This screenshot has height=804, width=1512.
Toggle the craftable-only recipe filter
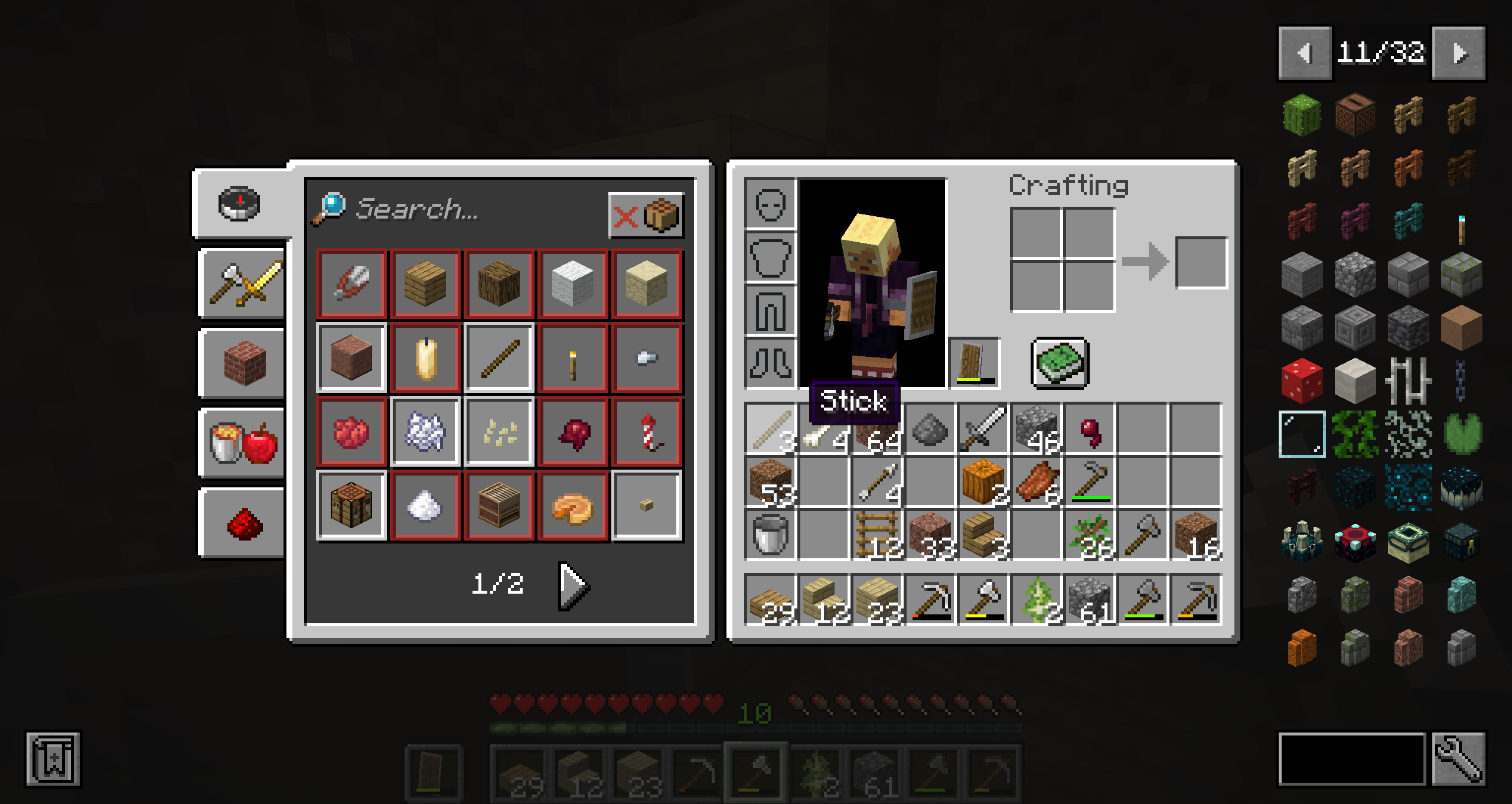click(646, 216)
